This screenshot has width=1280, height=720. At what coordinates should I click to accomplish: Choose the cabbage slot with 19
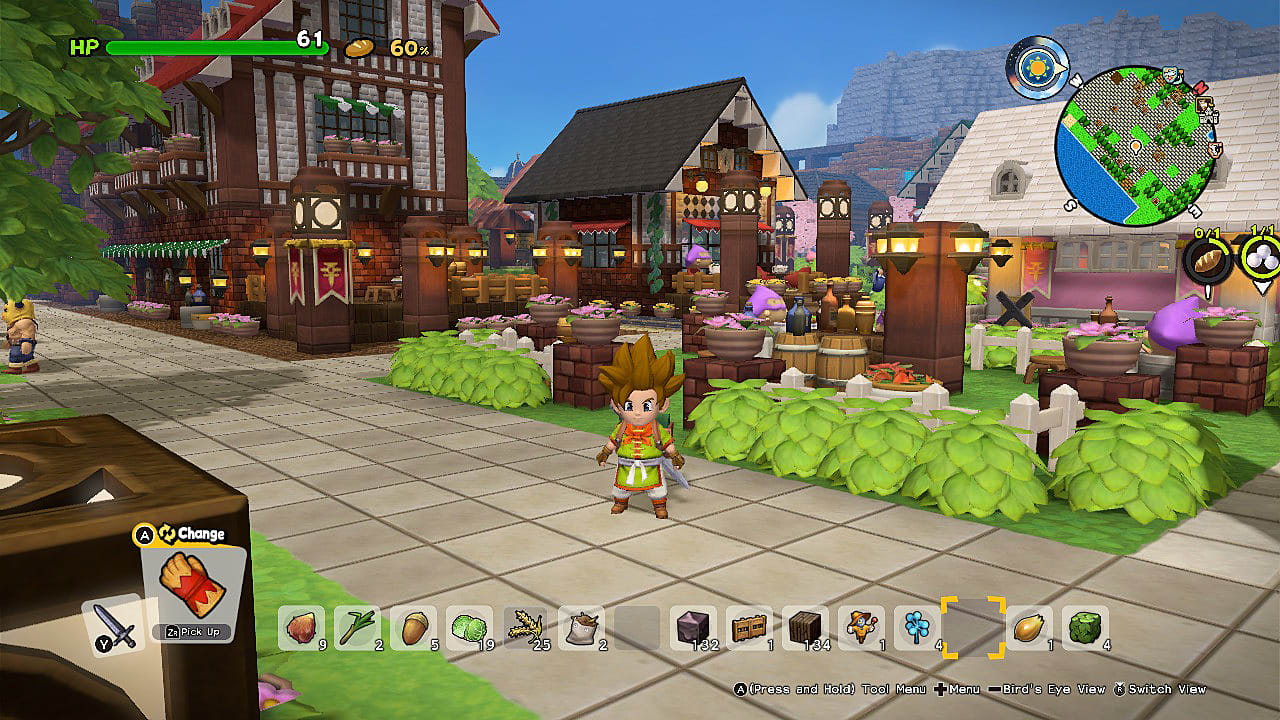click(469, 629)
